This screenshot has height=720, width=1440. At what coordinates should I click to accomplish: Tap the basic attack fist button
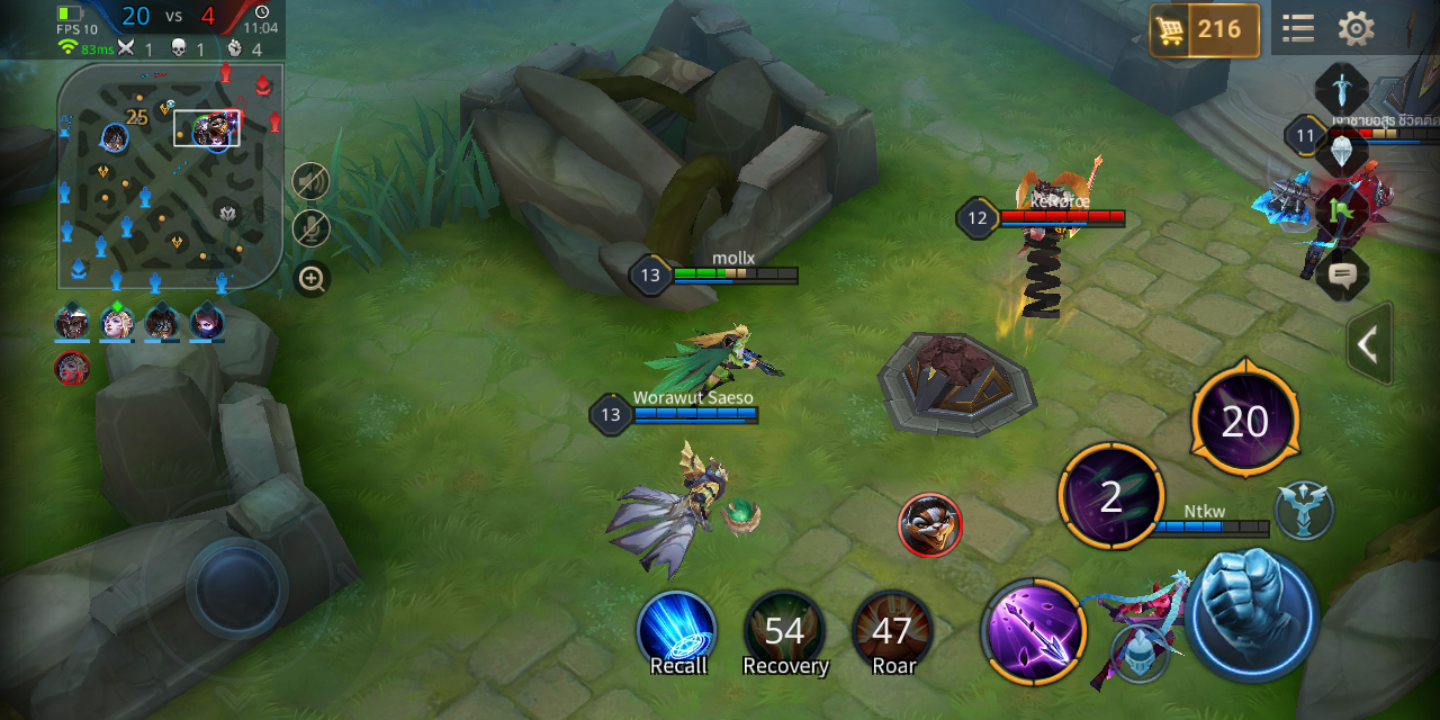1255,612
